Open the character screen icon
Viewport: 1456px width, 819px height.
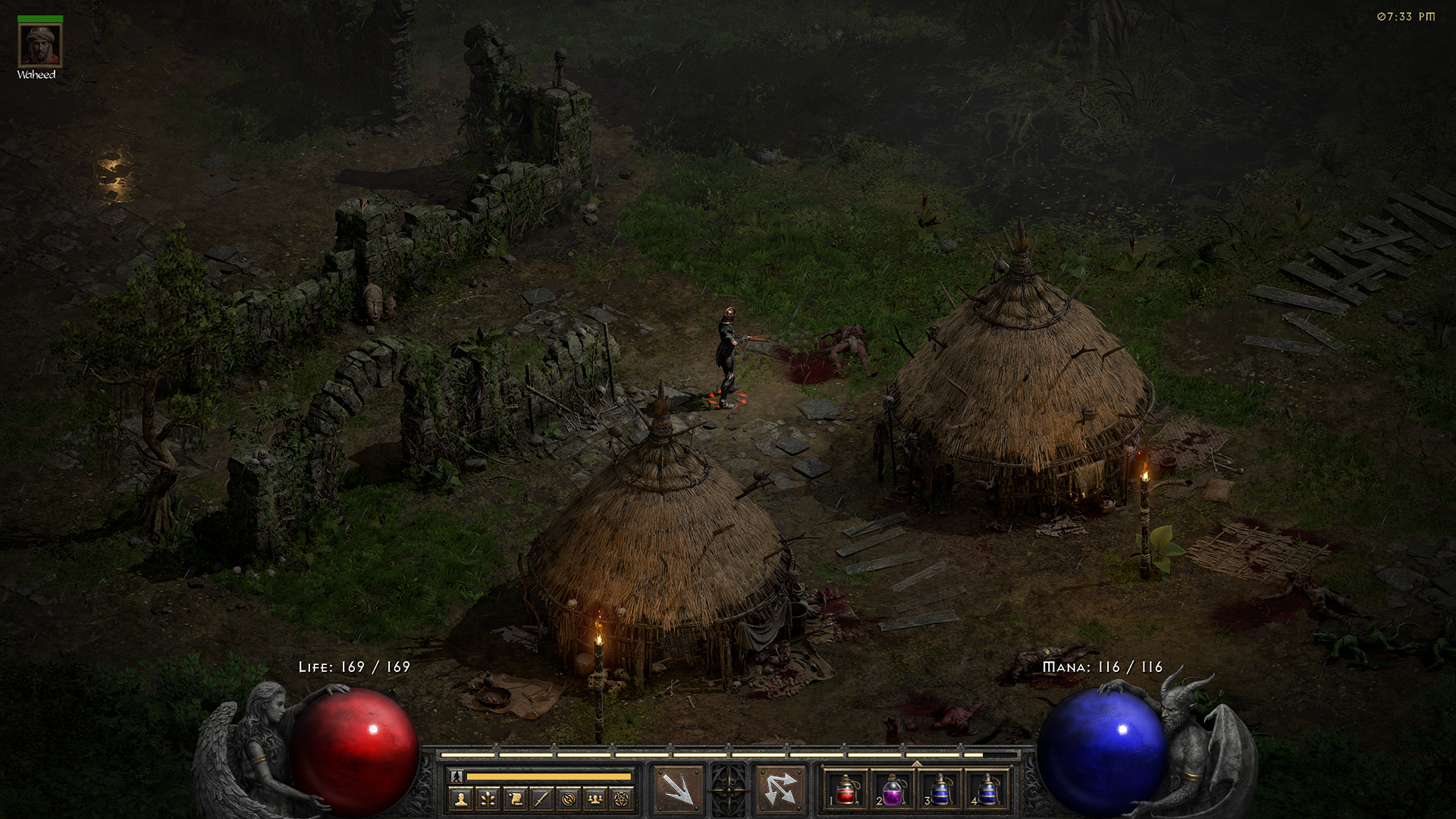pos(461,799)
